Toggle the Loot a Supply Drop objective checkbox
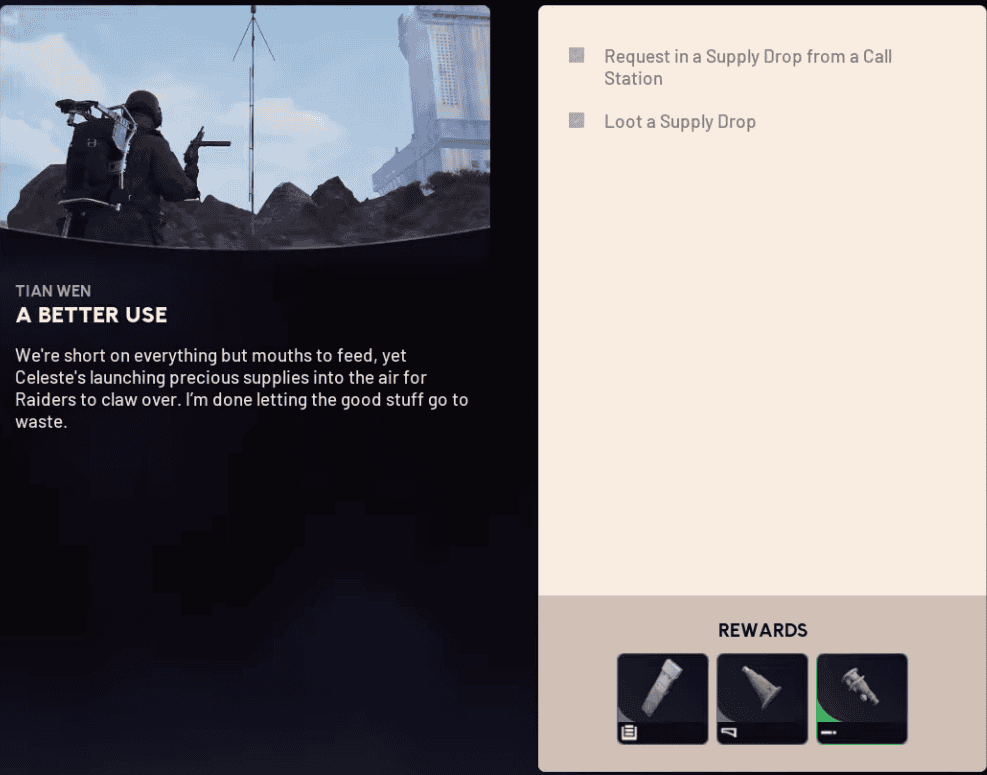The width and height of the screenshot is (987, 775). pyautogui.click(x=576, y=121)
